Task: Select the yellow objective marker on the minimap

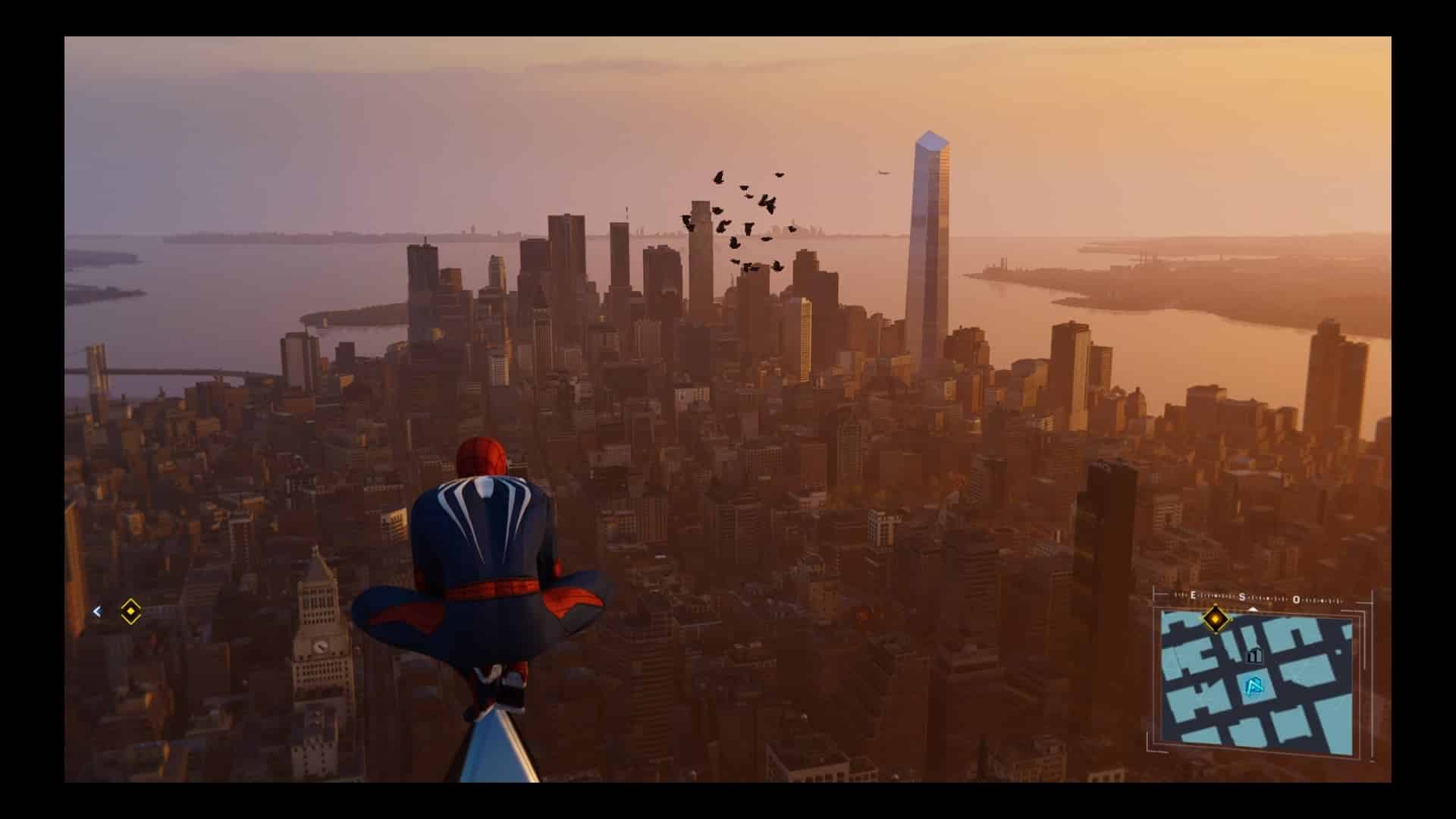Action: (1215, 619)
